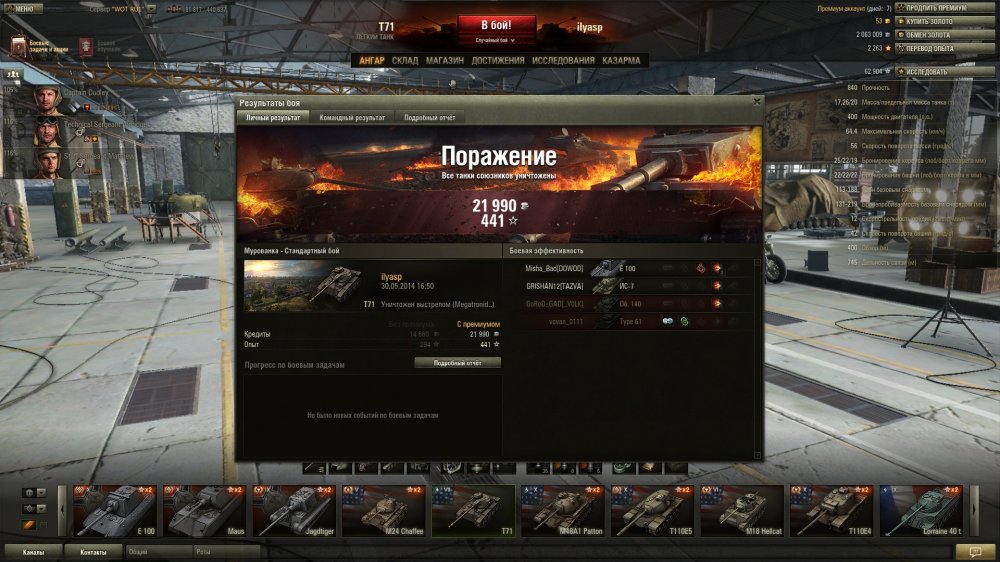Image resolution: width=1000 pixels, height=562 pixels.
Task: Open the Контакты panel
Action: pyautogui.click(x=93, y=551)
